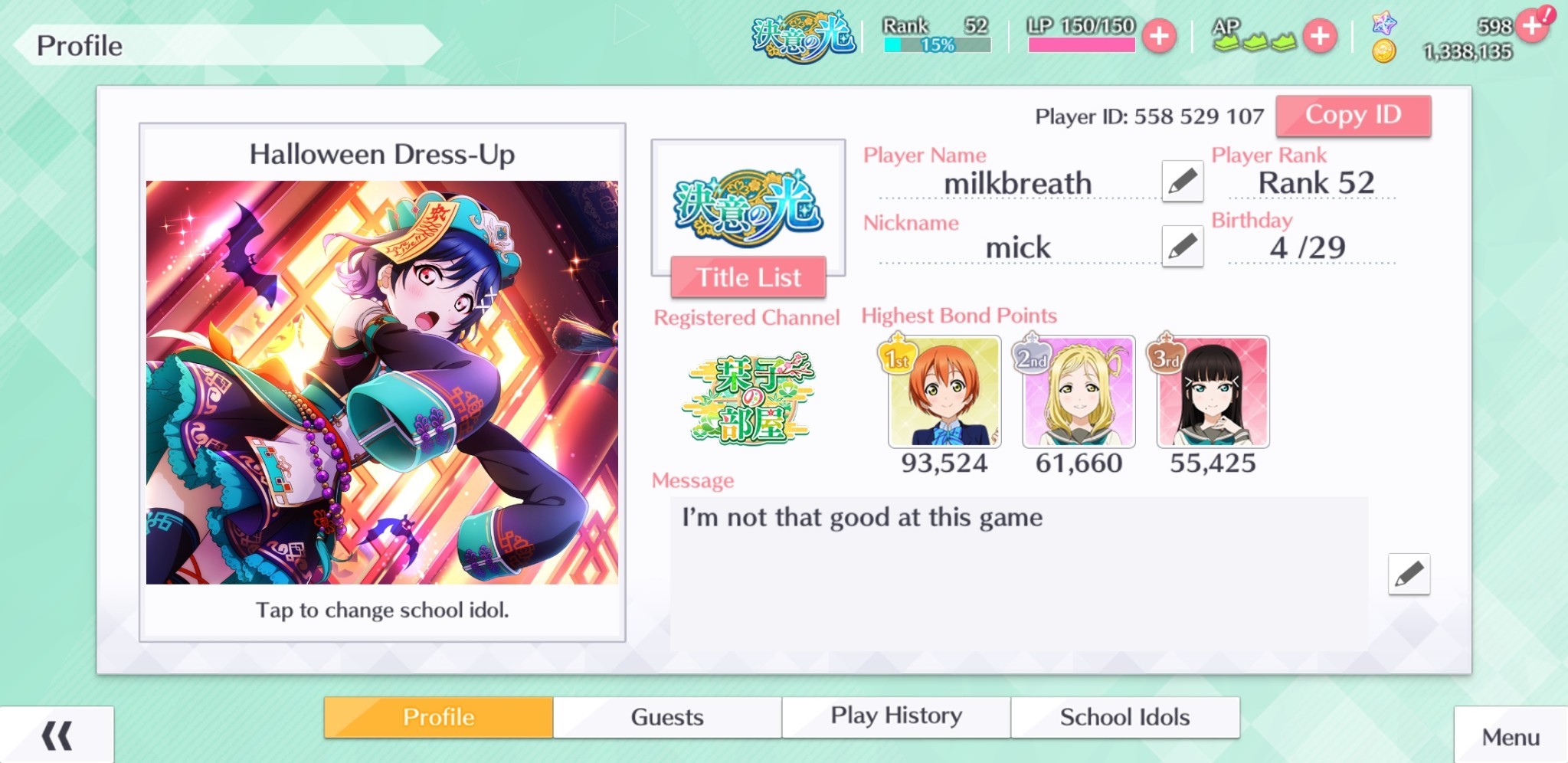The image size is (1568, 763).
Task: Show the School Idols tab
Action: pos(1124,717)
